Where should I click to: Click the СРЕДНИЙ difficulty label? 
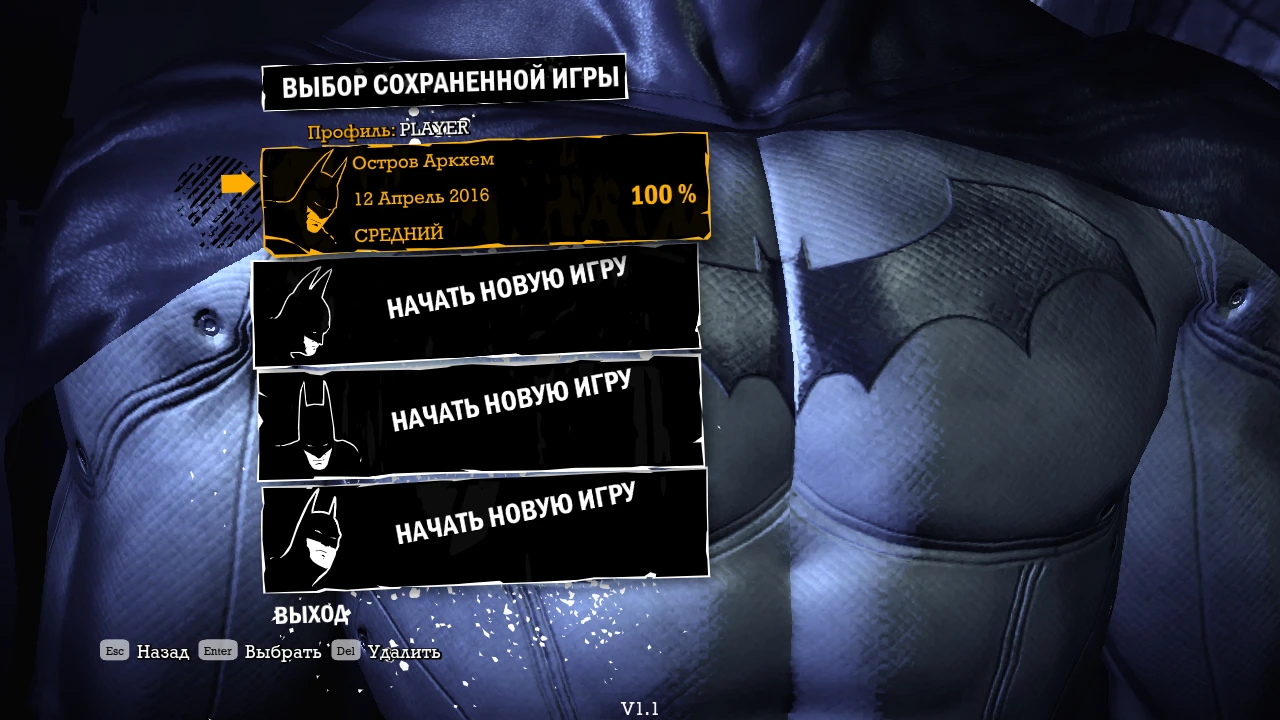point(399,233)
